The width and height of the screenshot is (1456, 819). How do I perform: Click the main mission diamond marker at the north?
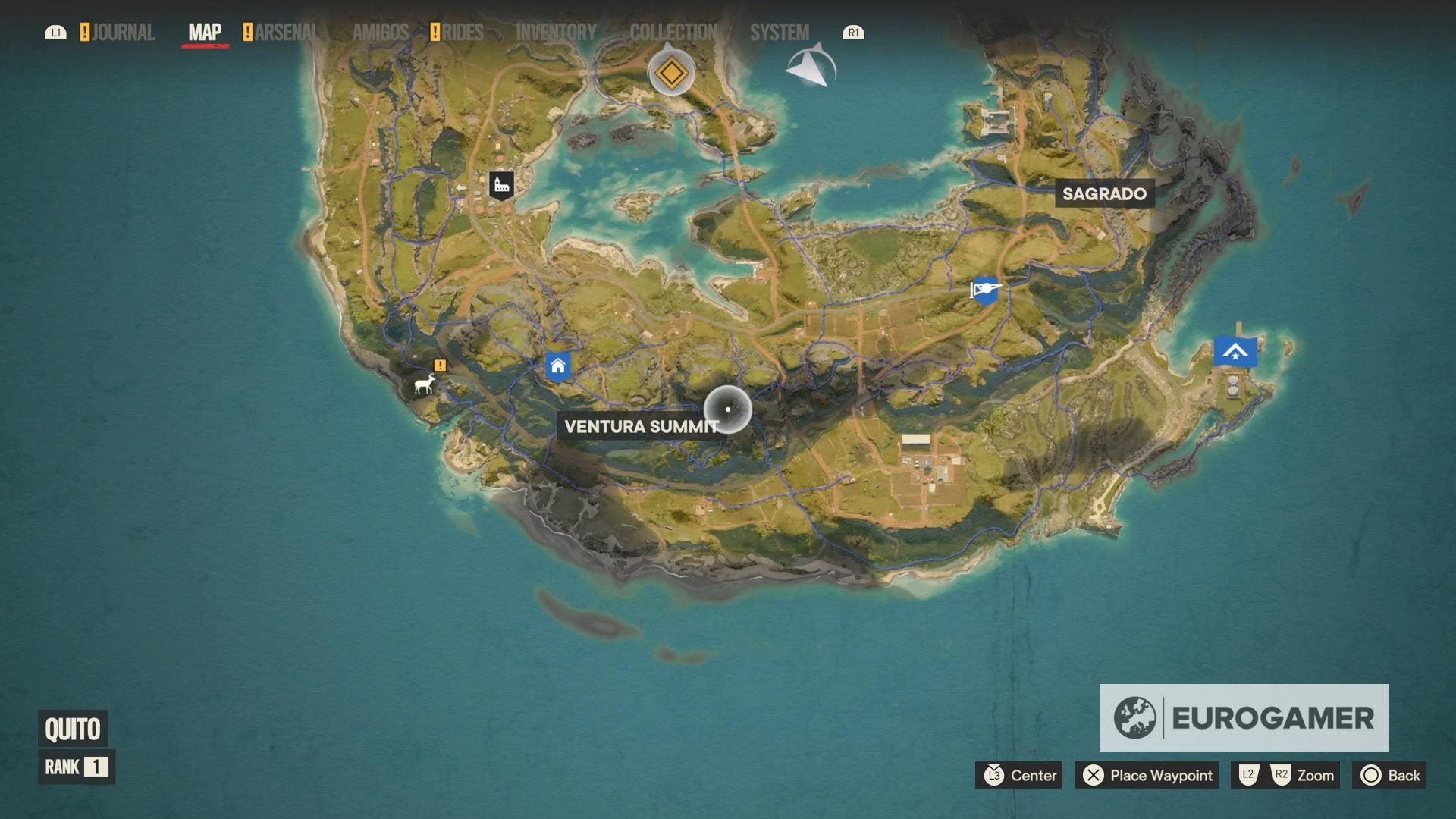pos(670,74)
